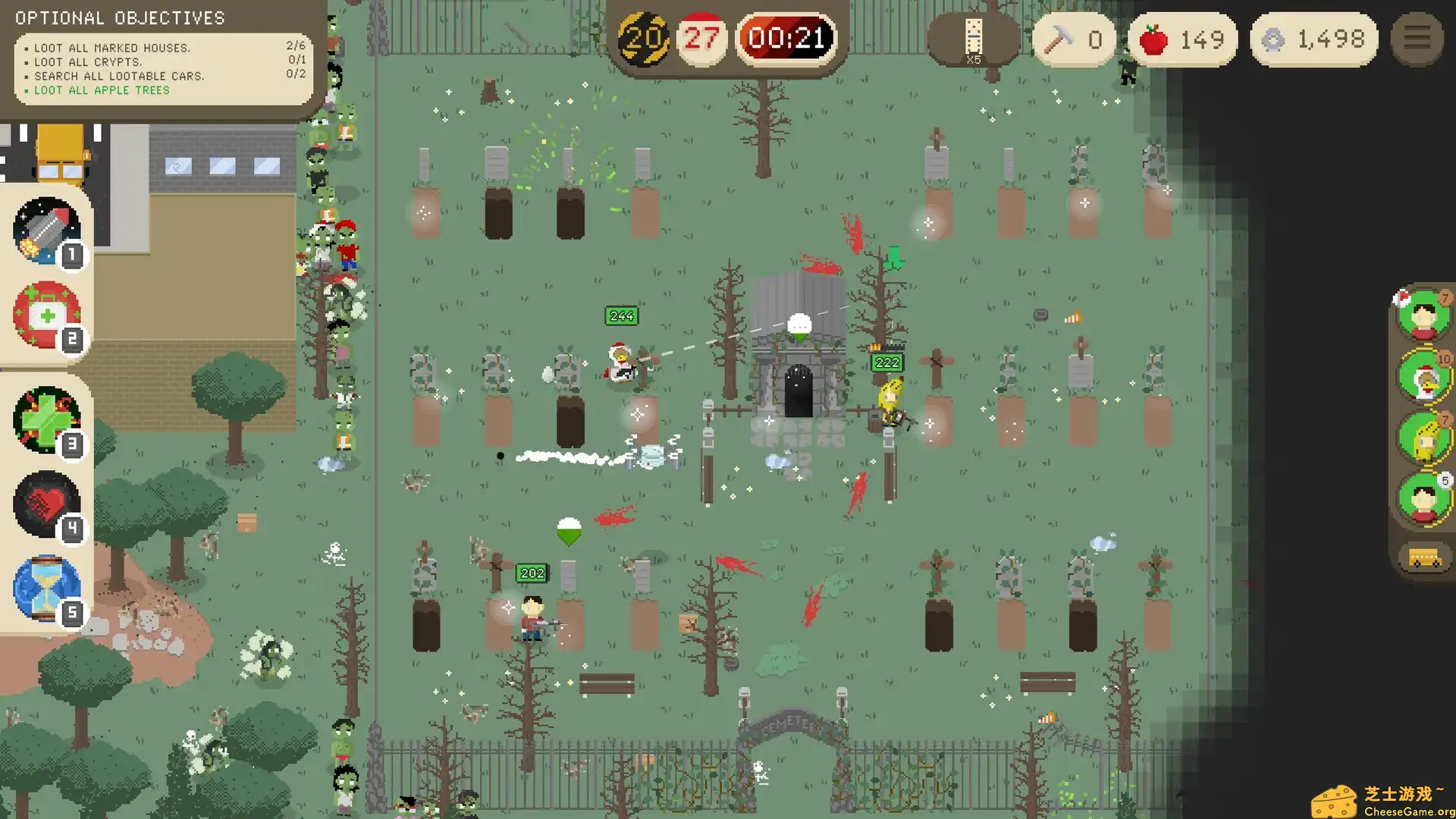Click the LOOT ALL APPLE TREES objective

click(101, 90)
